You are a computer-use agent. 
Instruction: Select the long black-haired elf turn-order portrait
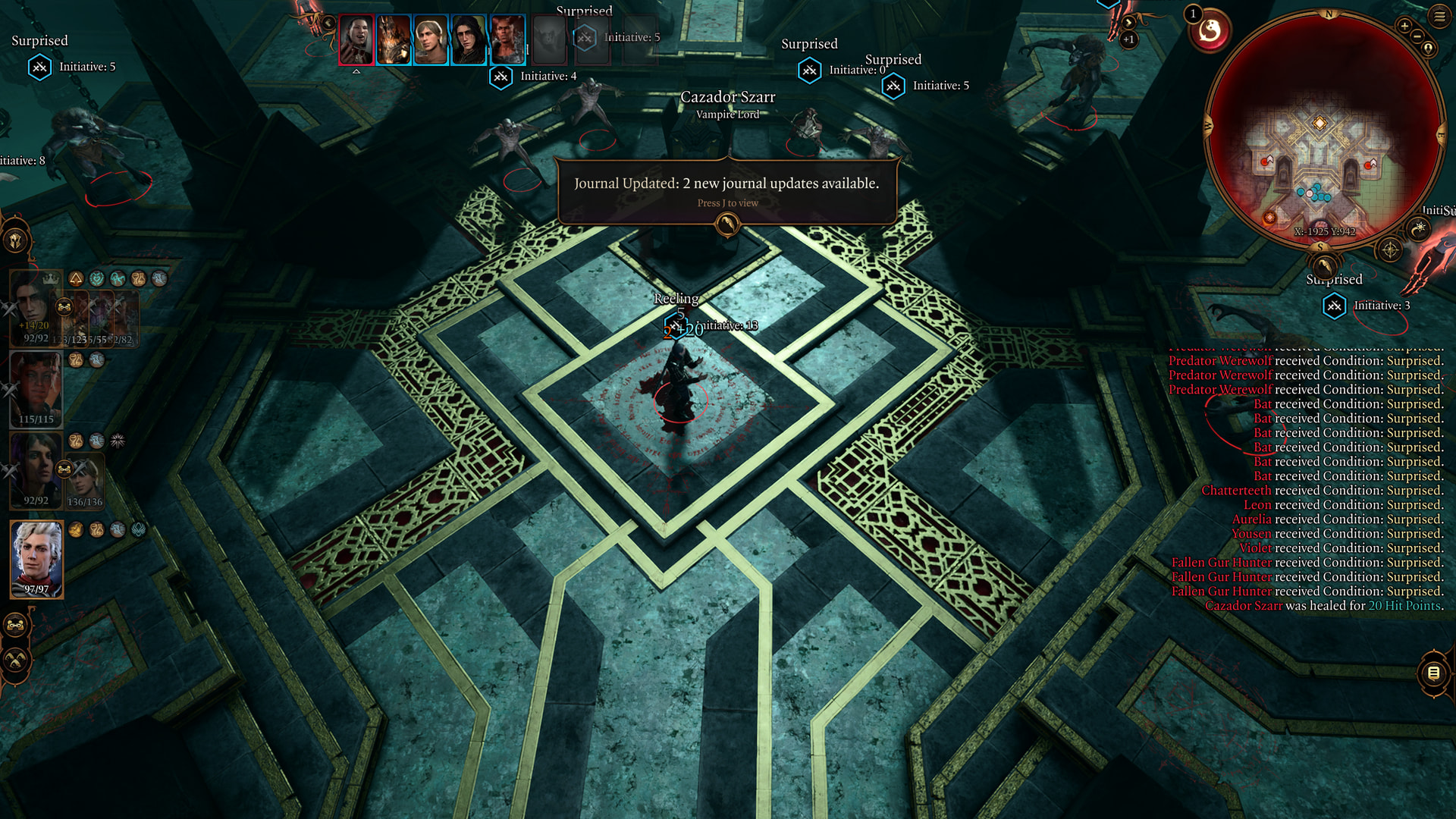click(x=469, y=39)
